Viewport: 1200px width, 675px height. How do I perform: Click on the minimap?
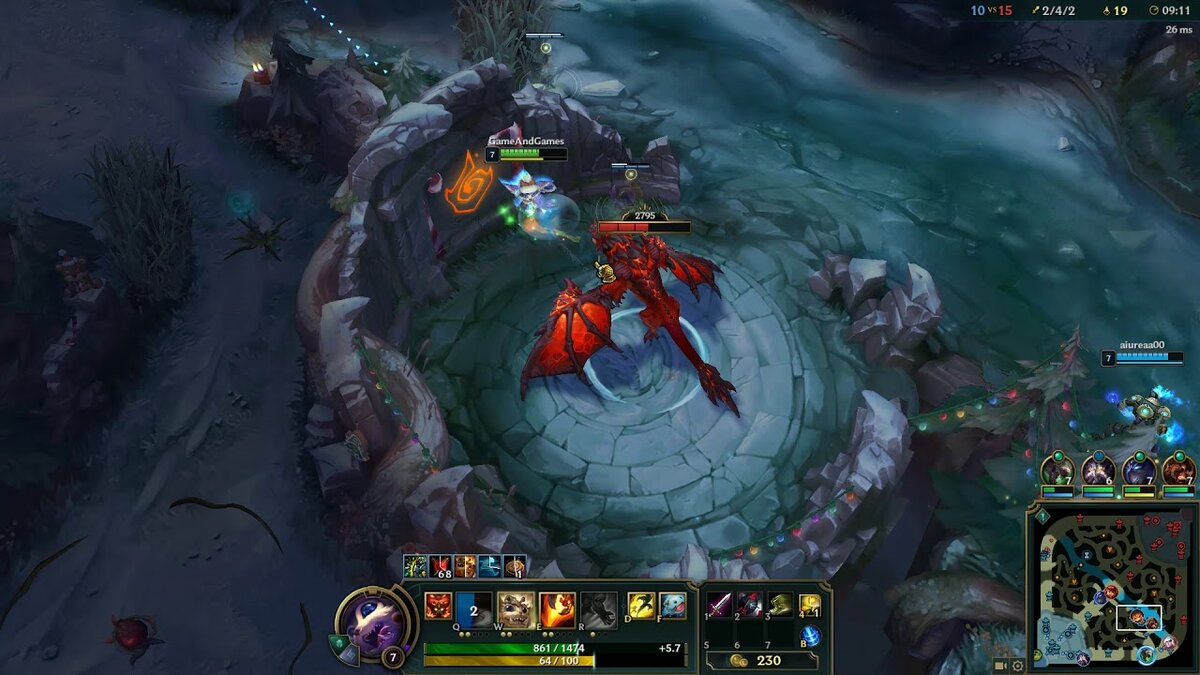(1110, 590)
